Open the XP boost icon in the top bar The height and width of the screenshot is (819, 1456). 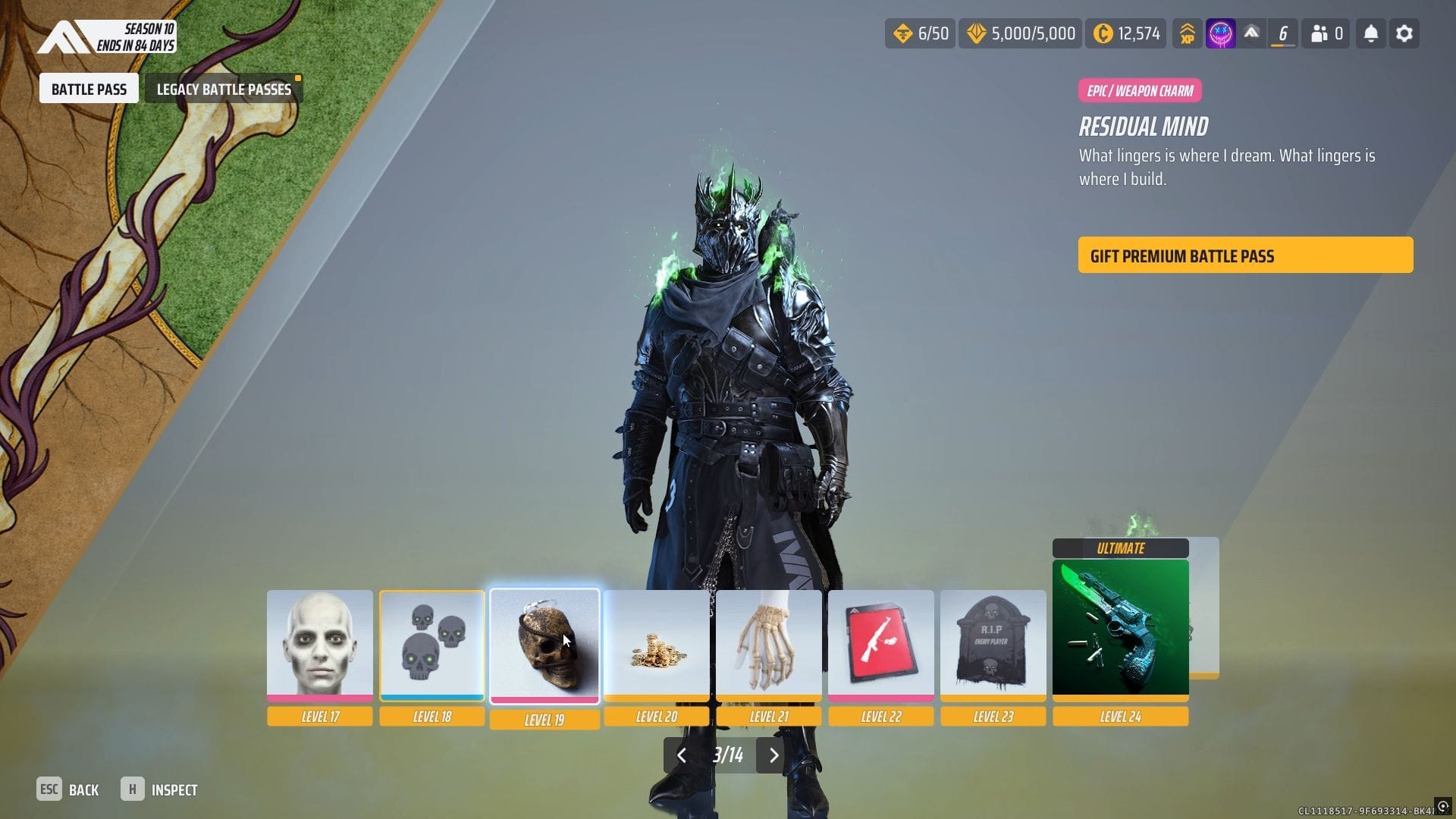click(x=1188, y=33)
